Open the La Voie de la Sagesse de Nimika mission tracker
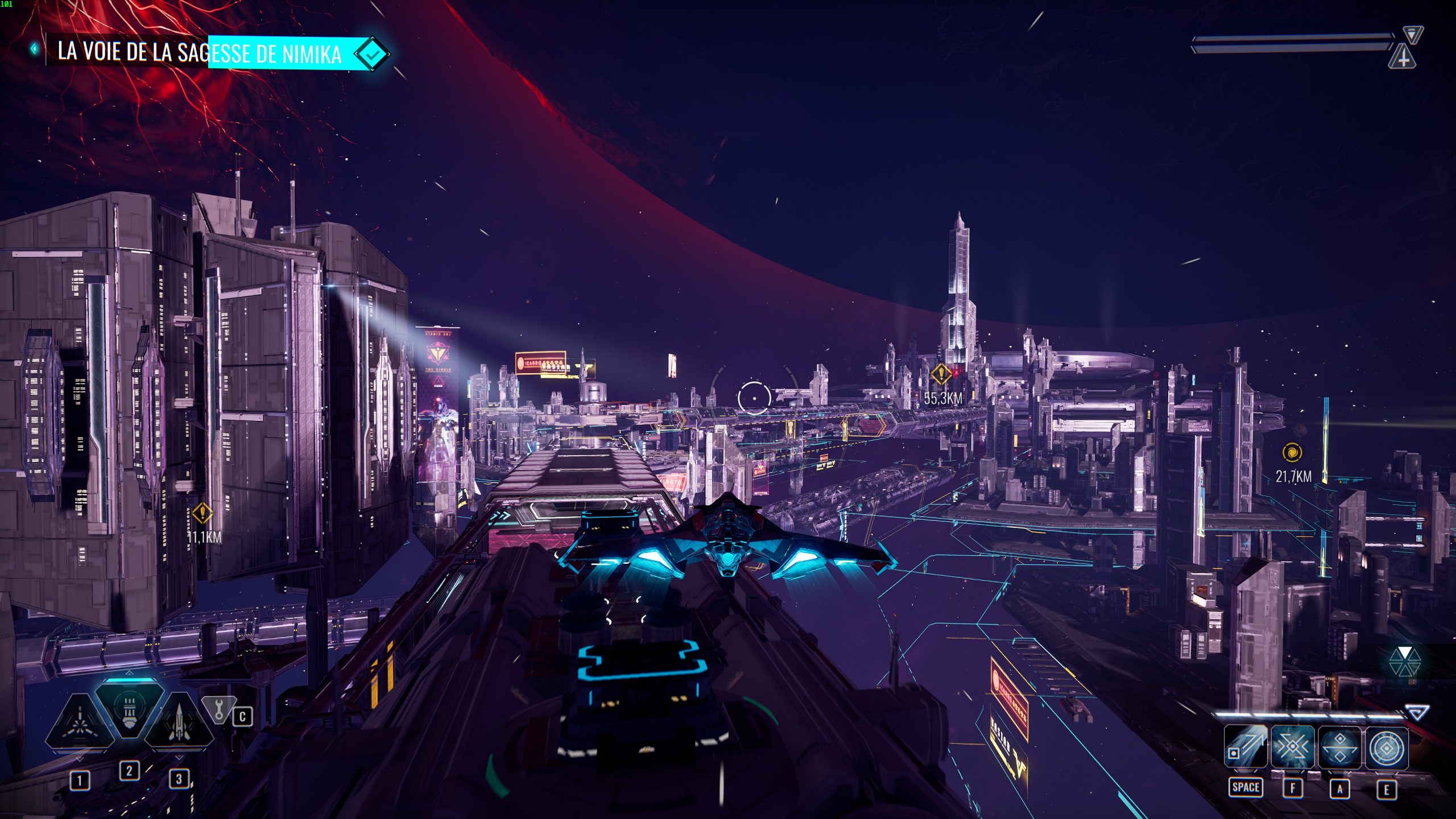This screenshot has width=1456, height=819. [x=199, y=52]
